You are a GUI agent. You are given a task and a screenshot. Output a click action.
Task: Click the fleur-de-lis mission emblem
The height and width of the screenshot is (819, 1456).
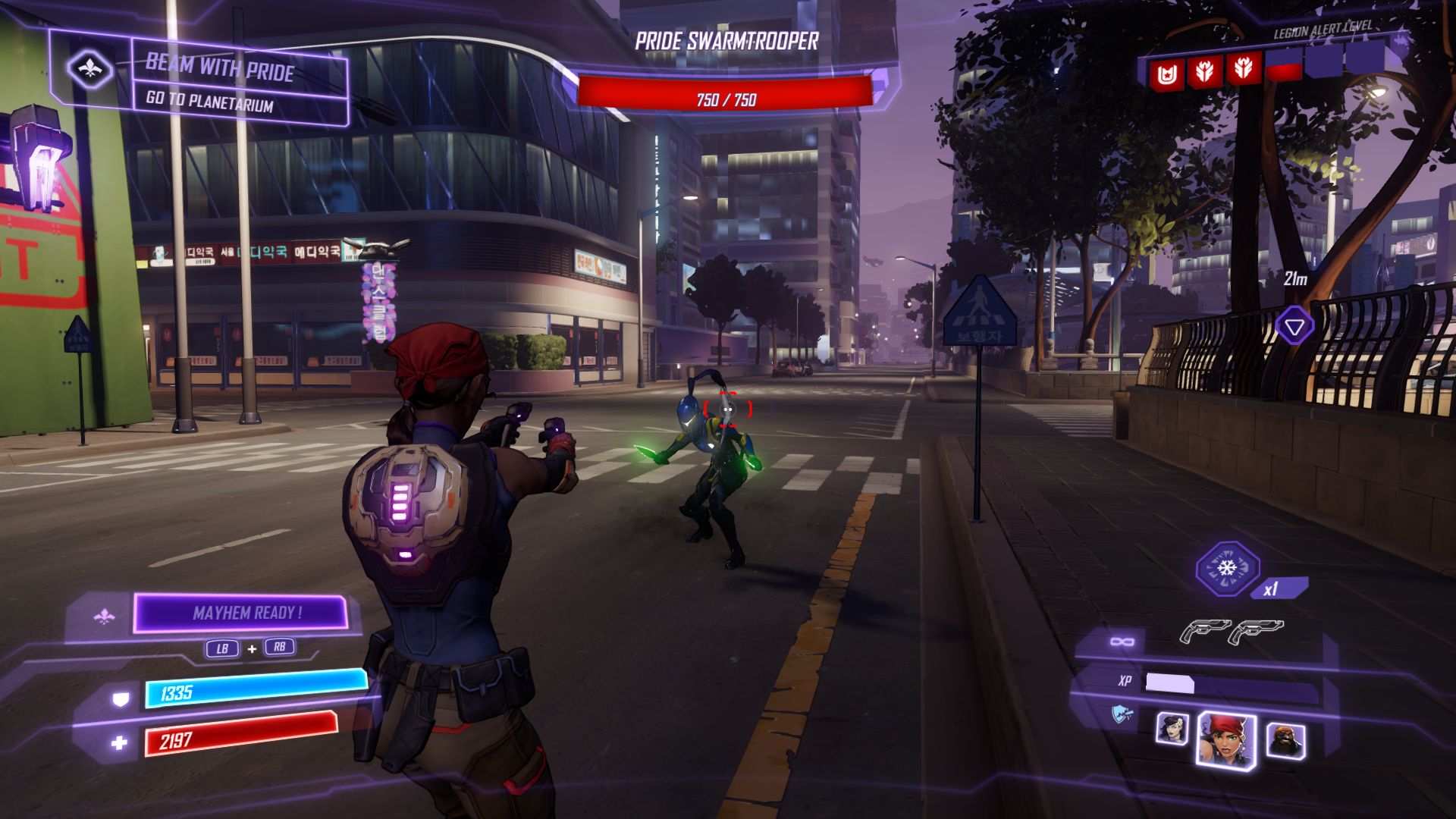tap(90, 70)
